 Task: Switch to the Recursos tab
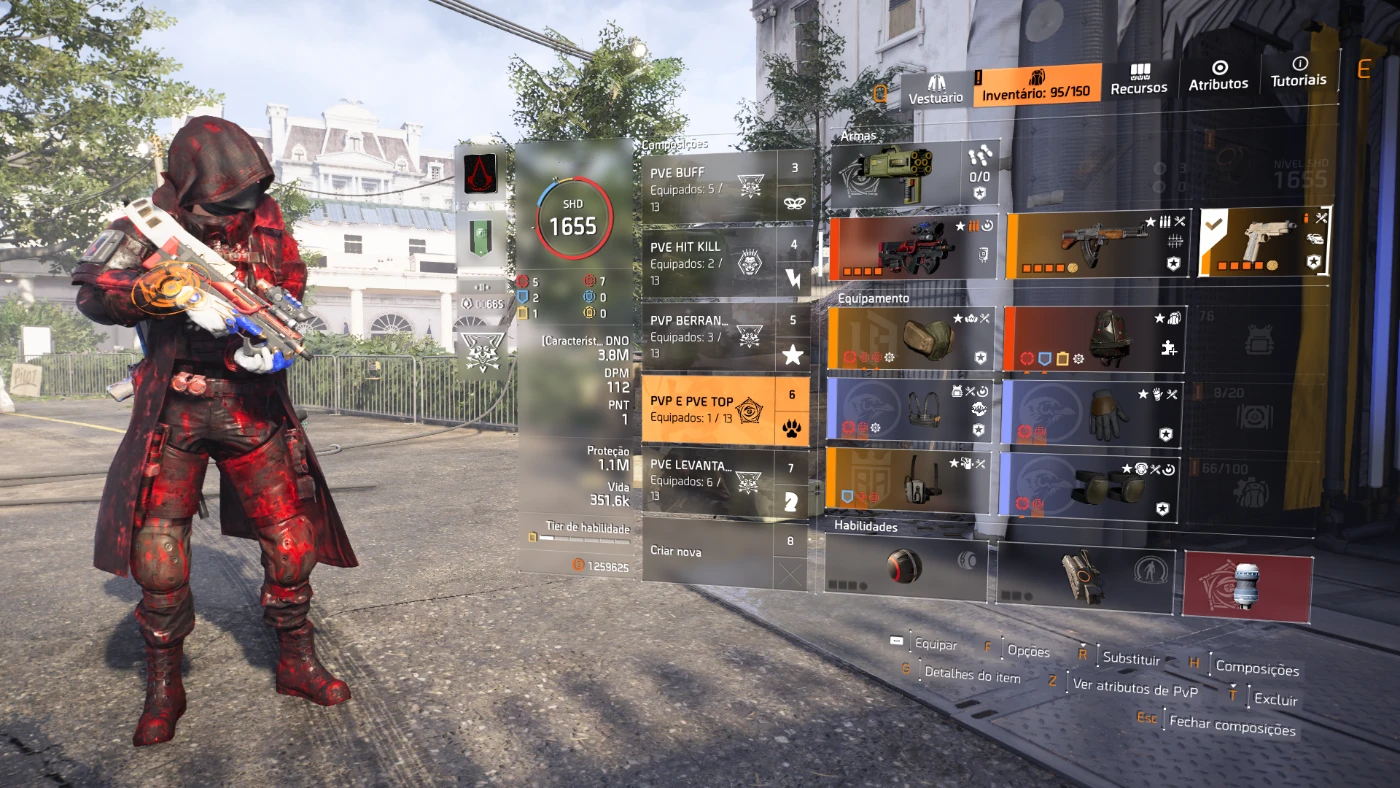(x=1138, y=81)
